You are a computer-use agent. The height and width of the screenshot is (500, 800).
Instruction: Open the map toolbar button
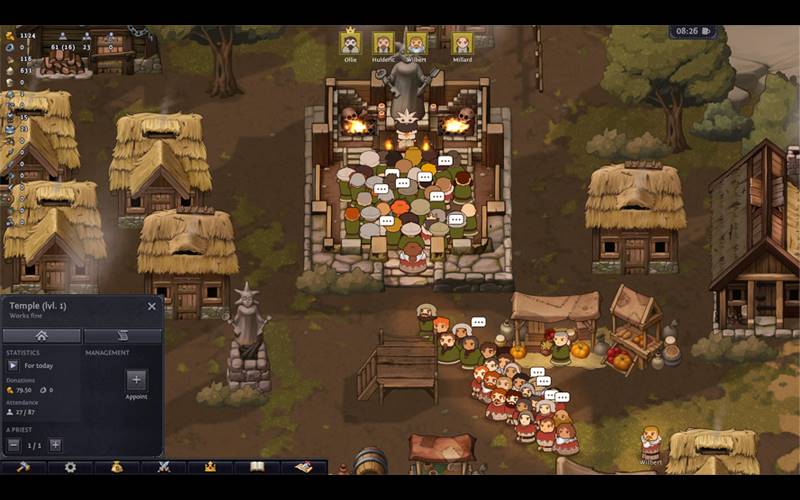tap(303, 467)
